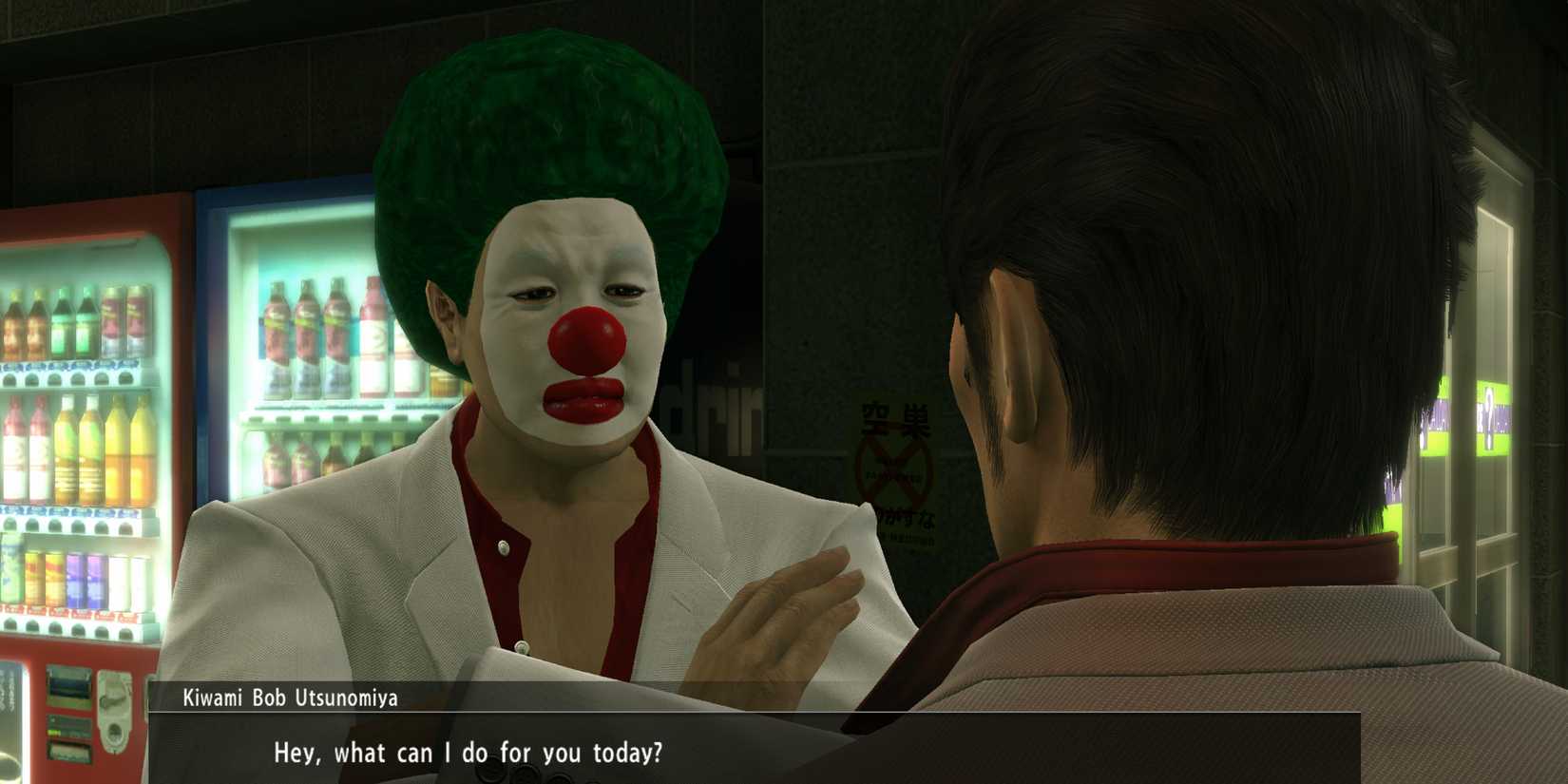Click the dispenser flap on the red vending machine

coord(68,751)
